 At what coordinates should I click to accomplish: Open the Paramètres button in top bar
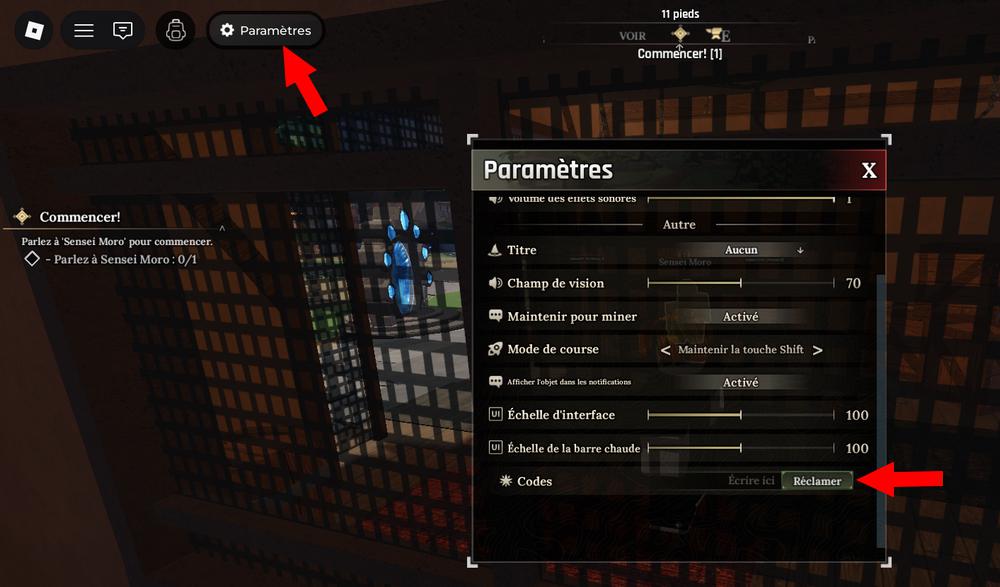point(266,31)
